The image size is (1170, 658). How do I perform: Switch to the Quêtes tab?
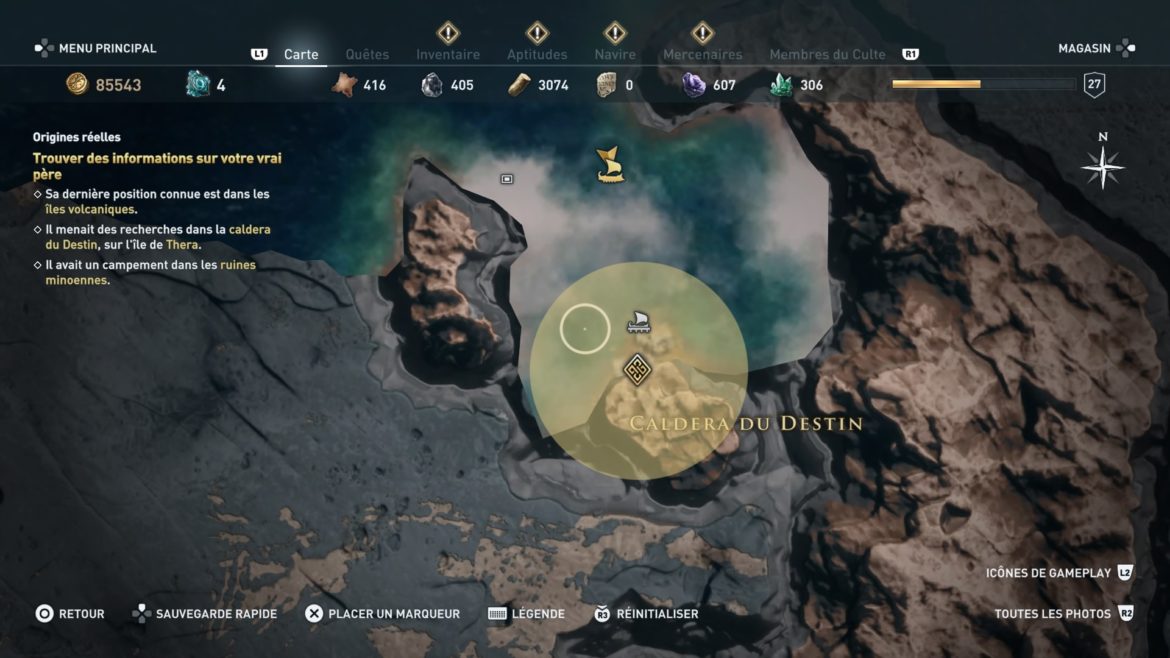[x=367, y=54]
